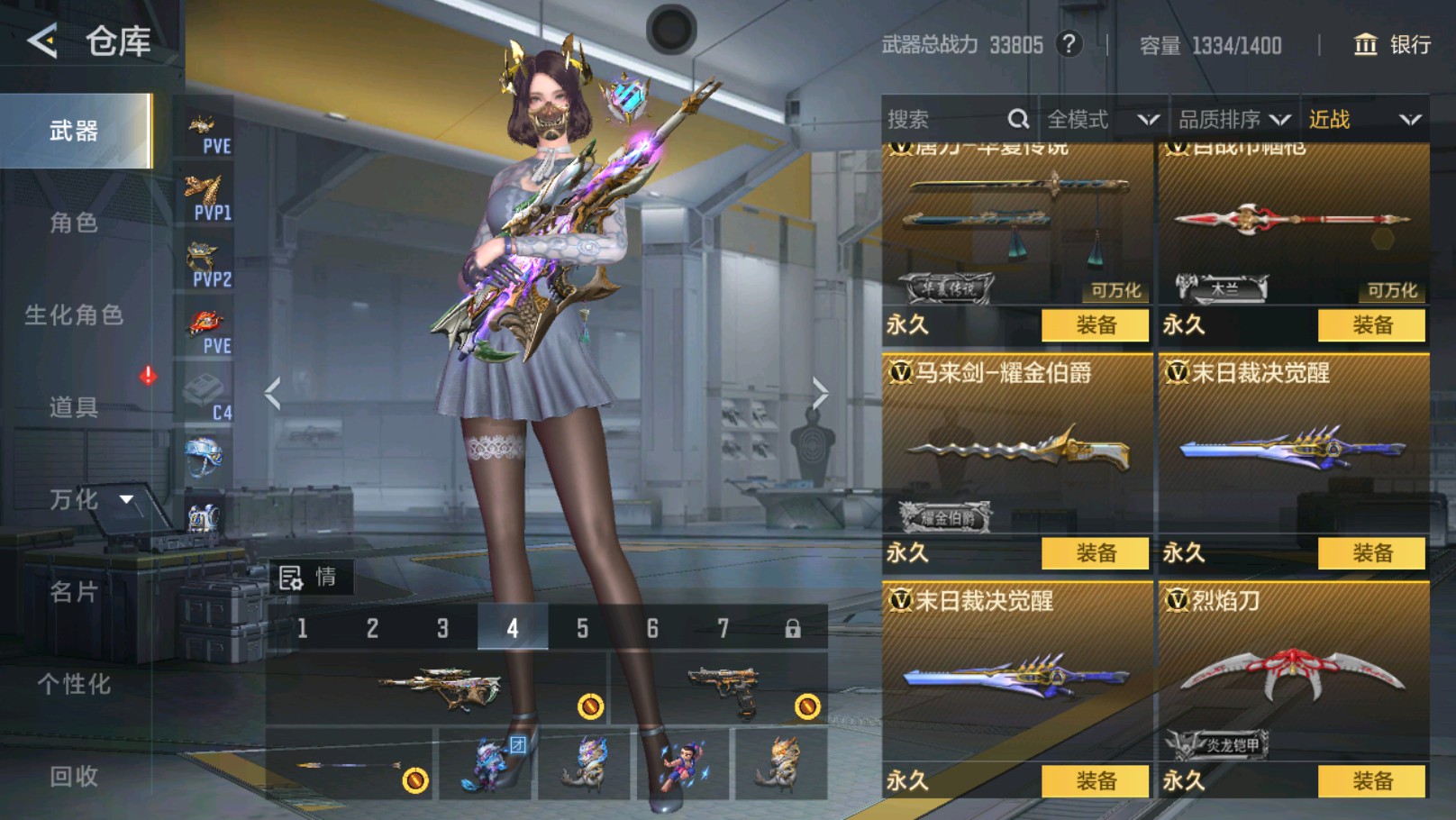
Task: Click the search magnifier icon
Action: pos(1018,118)
